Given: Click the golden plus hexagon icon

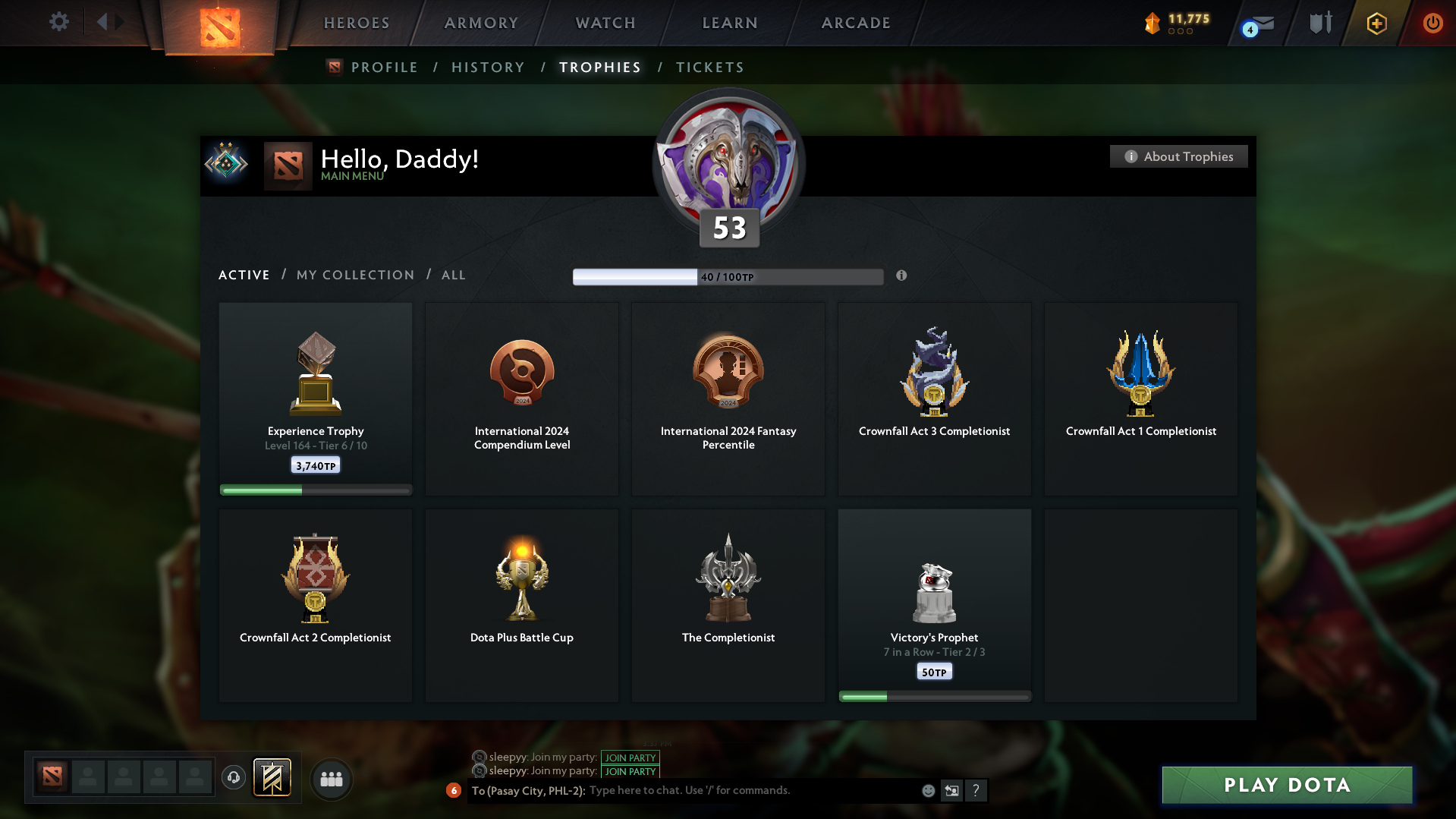Looking at the screenshot, I should click(1376, 23).
